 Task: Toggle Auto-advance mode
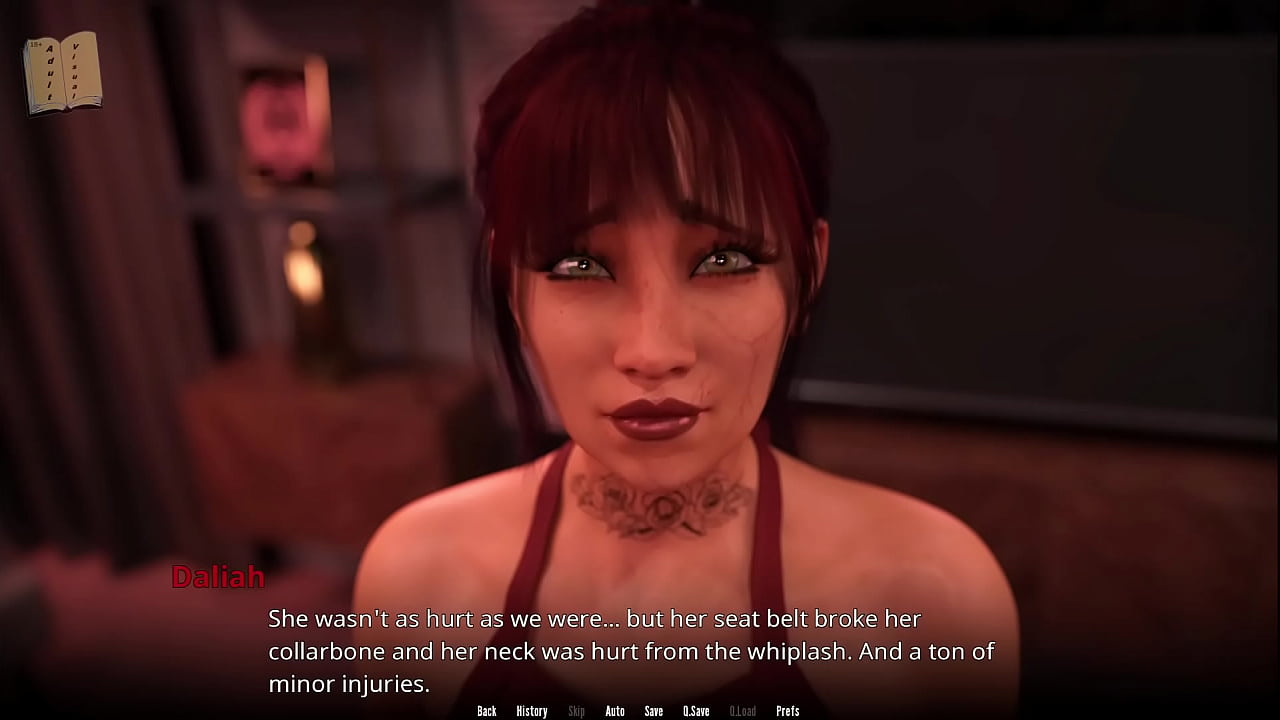click(x=615, y=711)
